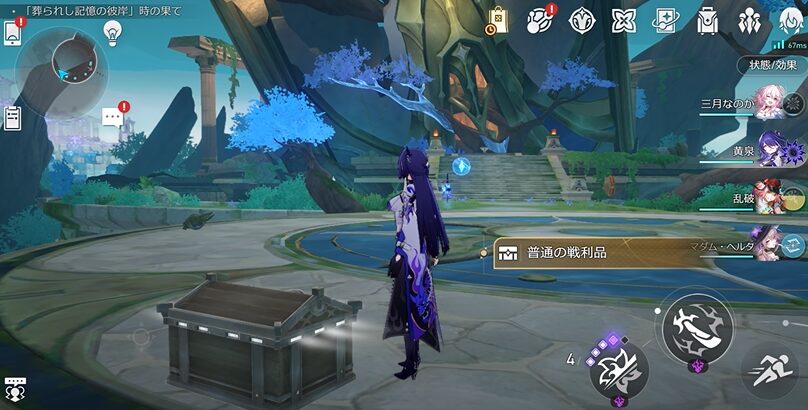
Task: Tap the lightbulb hint icon
Action: click(x=113, y=33)
